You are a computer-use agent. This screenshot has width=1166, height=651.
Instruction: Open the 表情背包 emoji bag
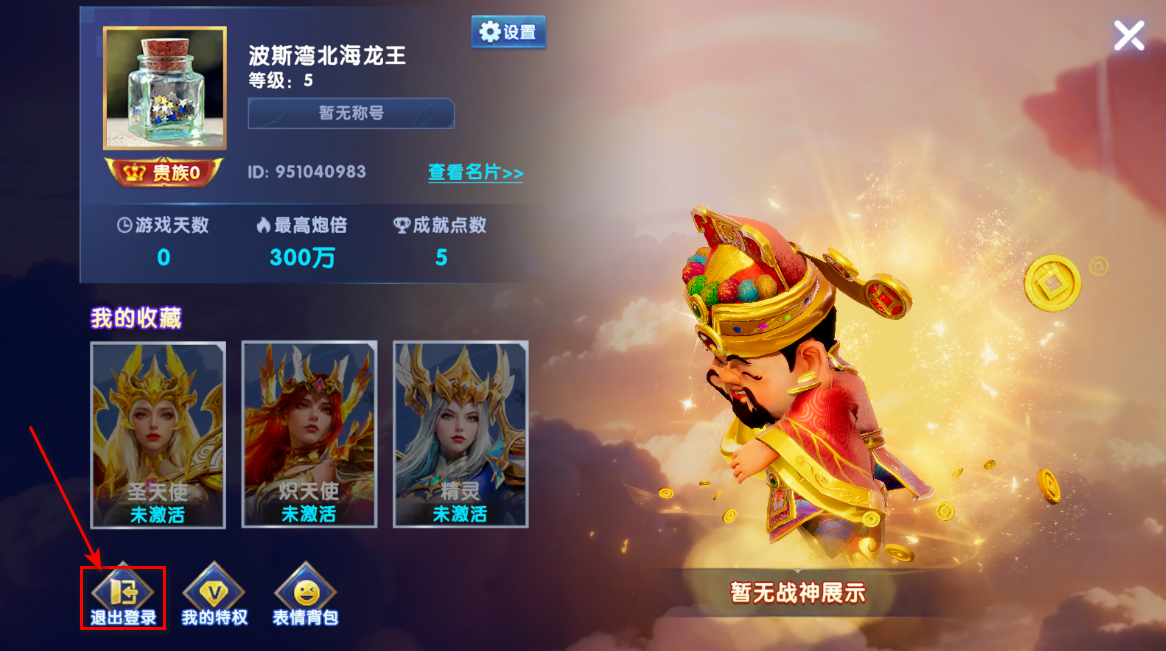(305, 597)
